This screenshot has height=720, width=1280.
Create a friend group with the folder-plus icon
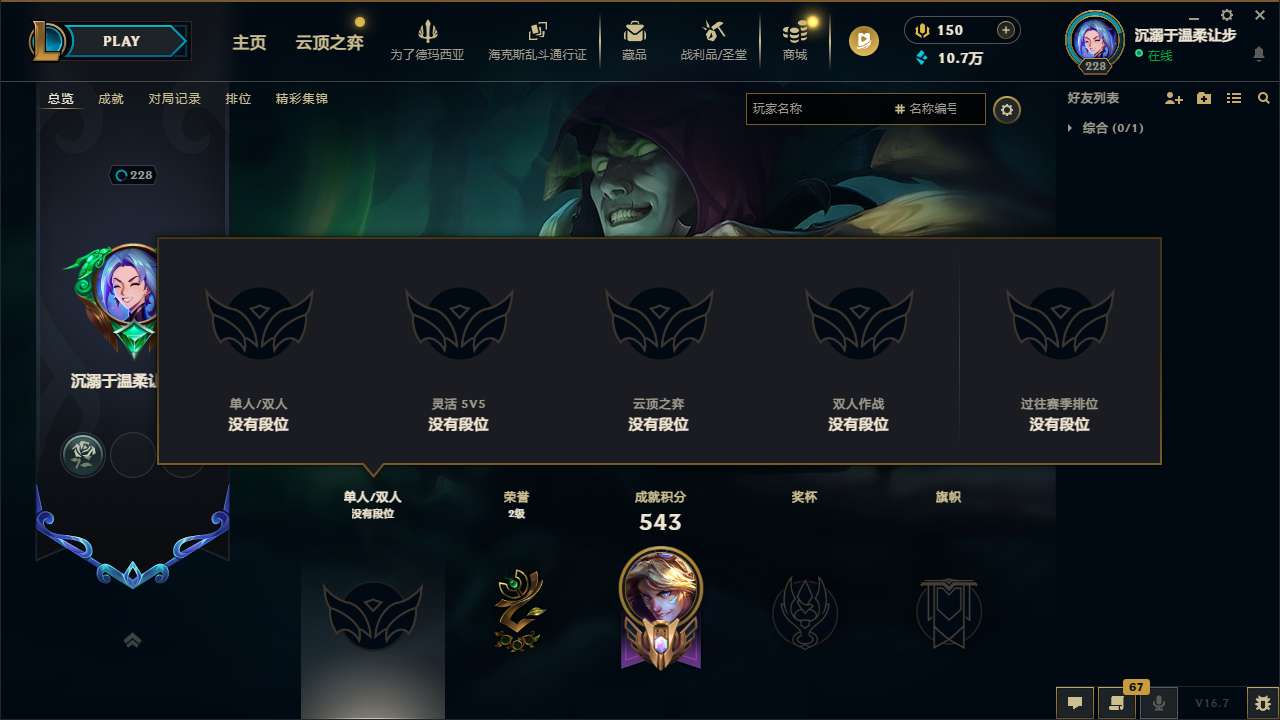click(1203, 98)
